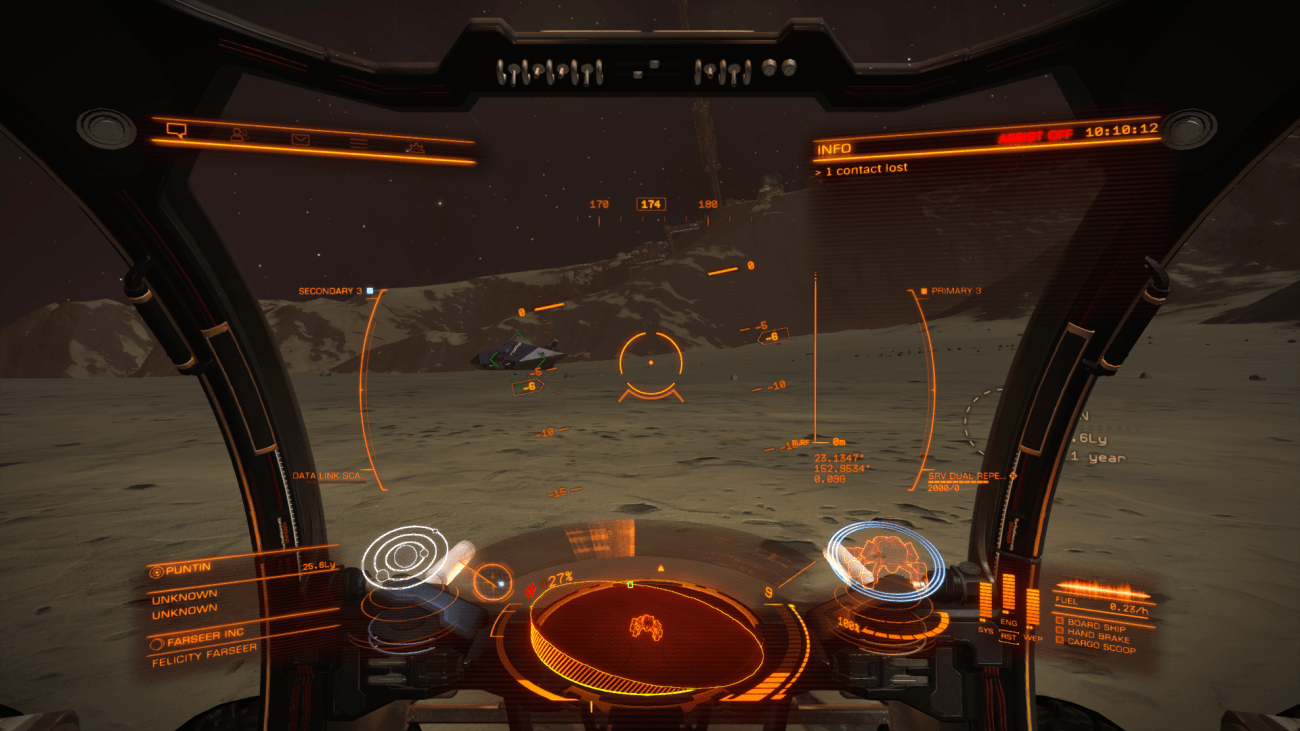Enable the HAND BRAKE toggle
Image resolution: width=1300 pixels, height=731 pixels.
click(x=1060, y=632)
